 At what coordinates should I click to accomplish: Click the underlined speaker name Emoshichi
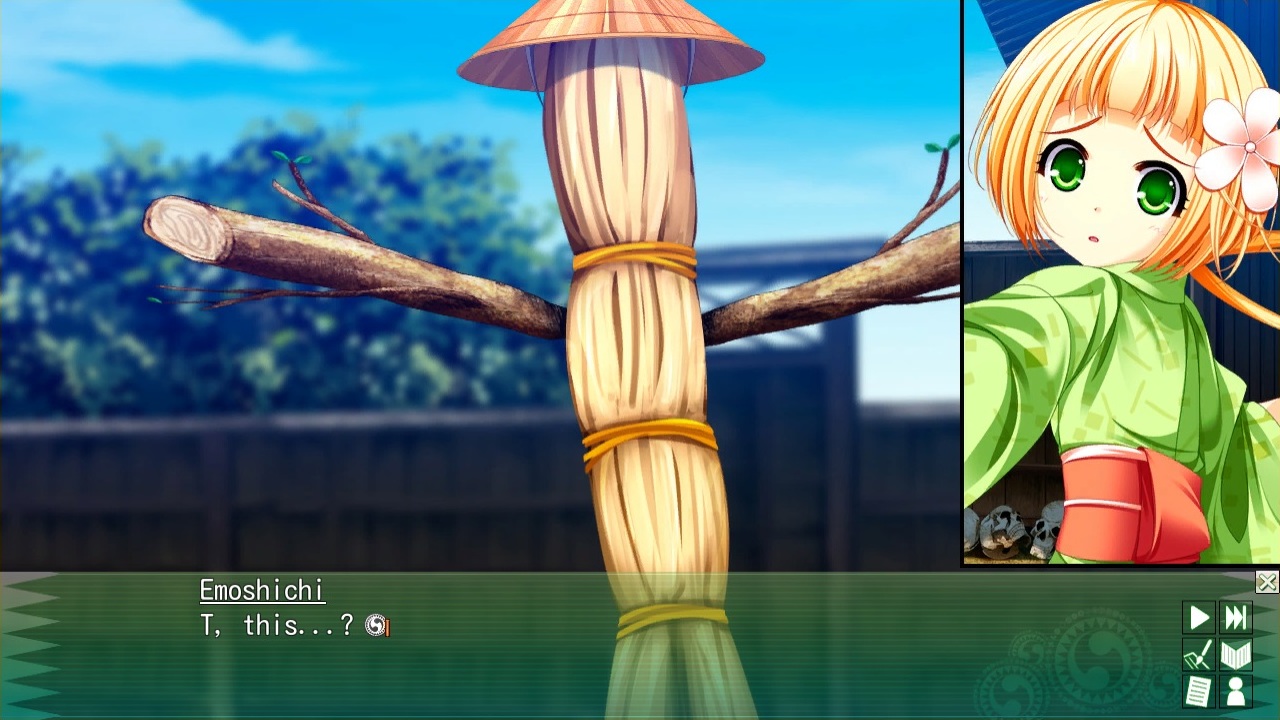(260, 592)
